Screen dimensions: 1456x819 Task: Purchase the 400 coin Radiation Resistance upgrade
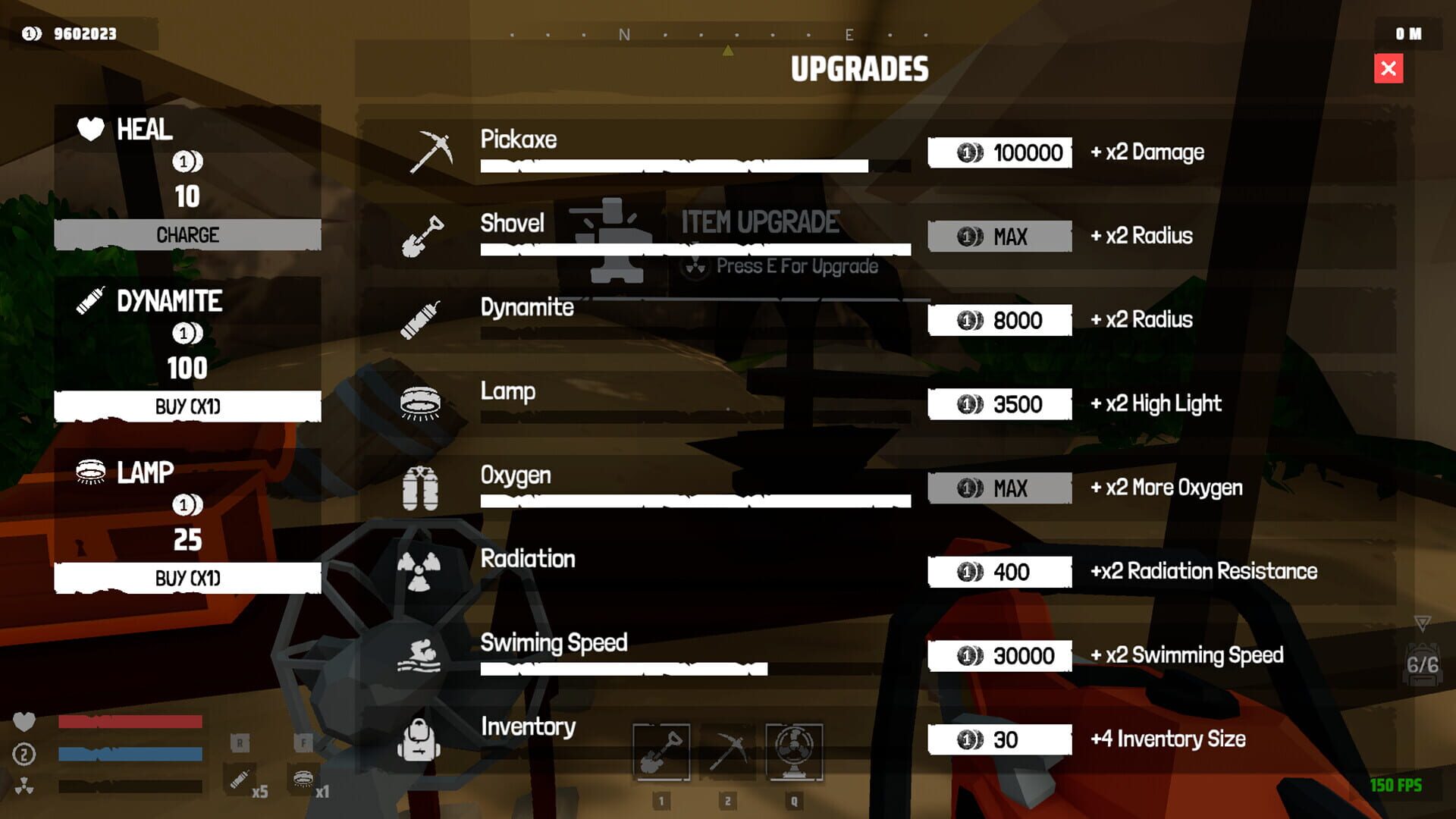[999, 572]
